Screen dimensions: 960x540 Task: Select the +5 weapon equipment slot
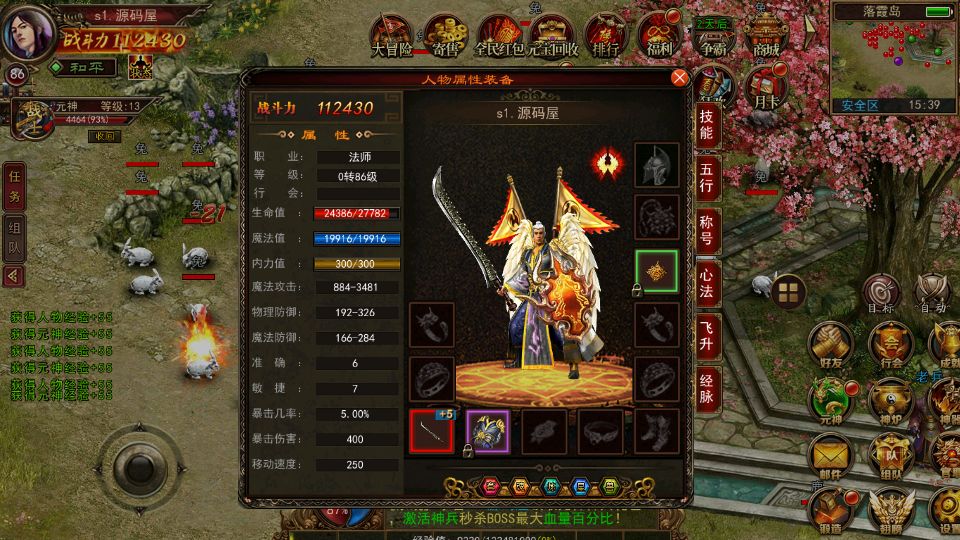point(431,432)
